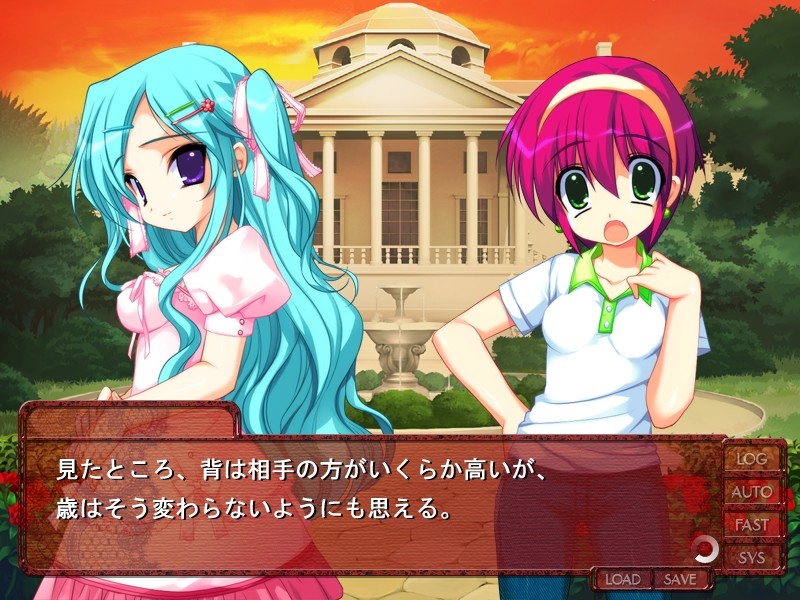Open the LOG backlog
Viewport: 800px width, 600px height.
click(x=752, y=459)
